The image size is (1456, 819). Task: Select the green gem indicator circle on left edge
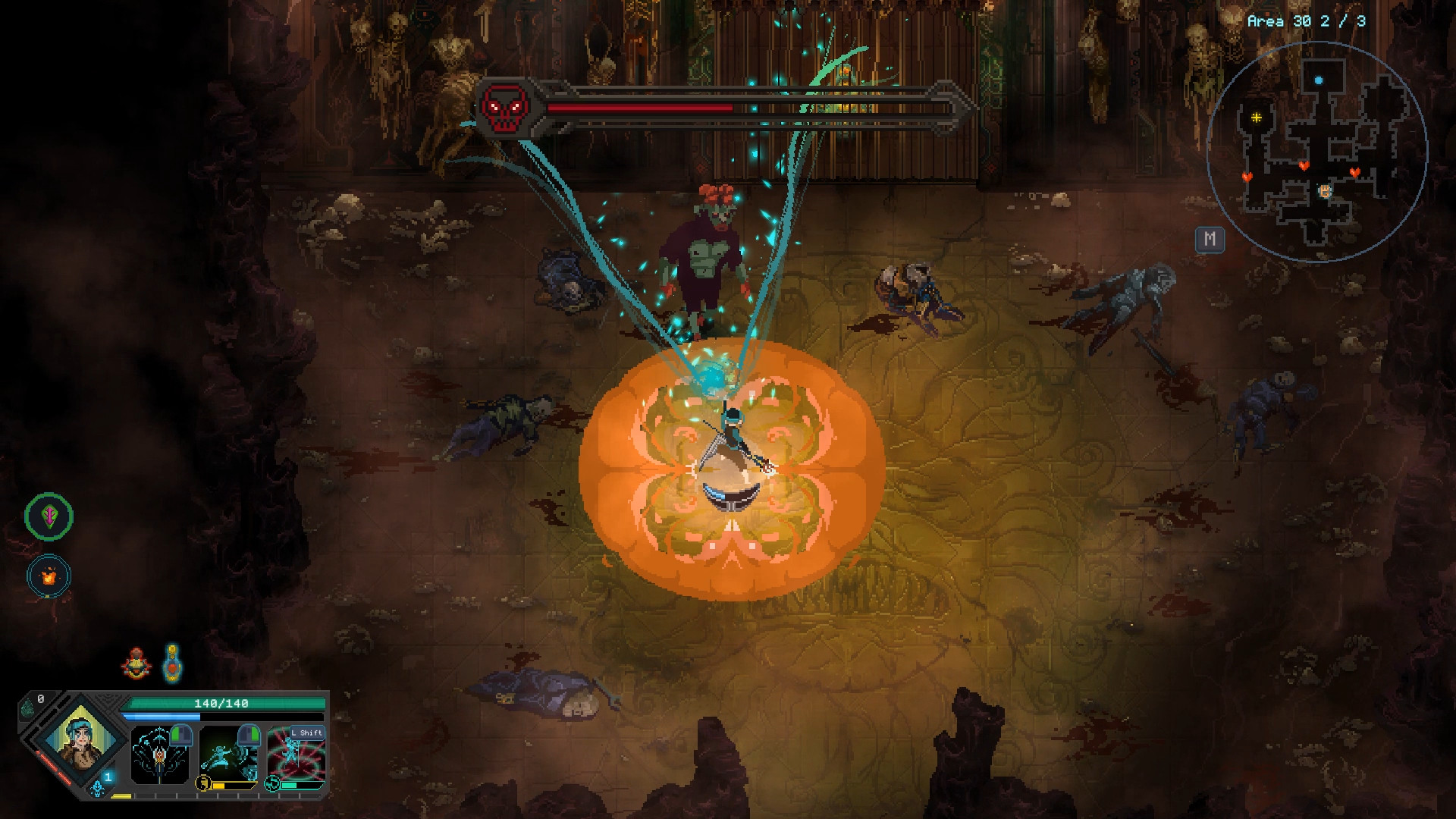(47, 515)
